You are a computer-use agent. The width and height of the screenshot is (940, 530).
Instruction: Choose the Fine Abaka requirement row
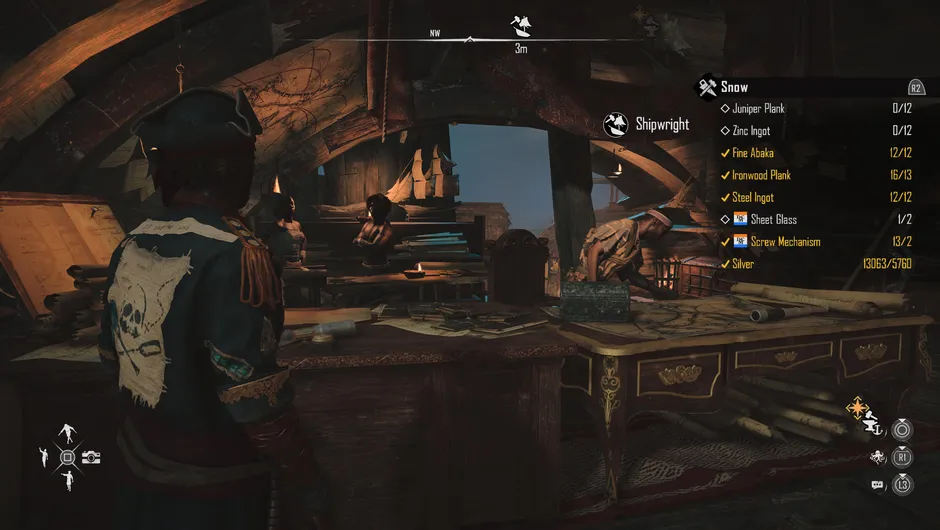[x=753, y=153]
